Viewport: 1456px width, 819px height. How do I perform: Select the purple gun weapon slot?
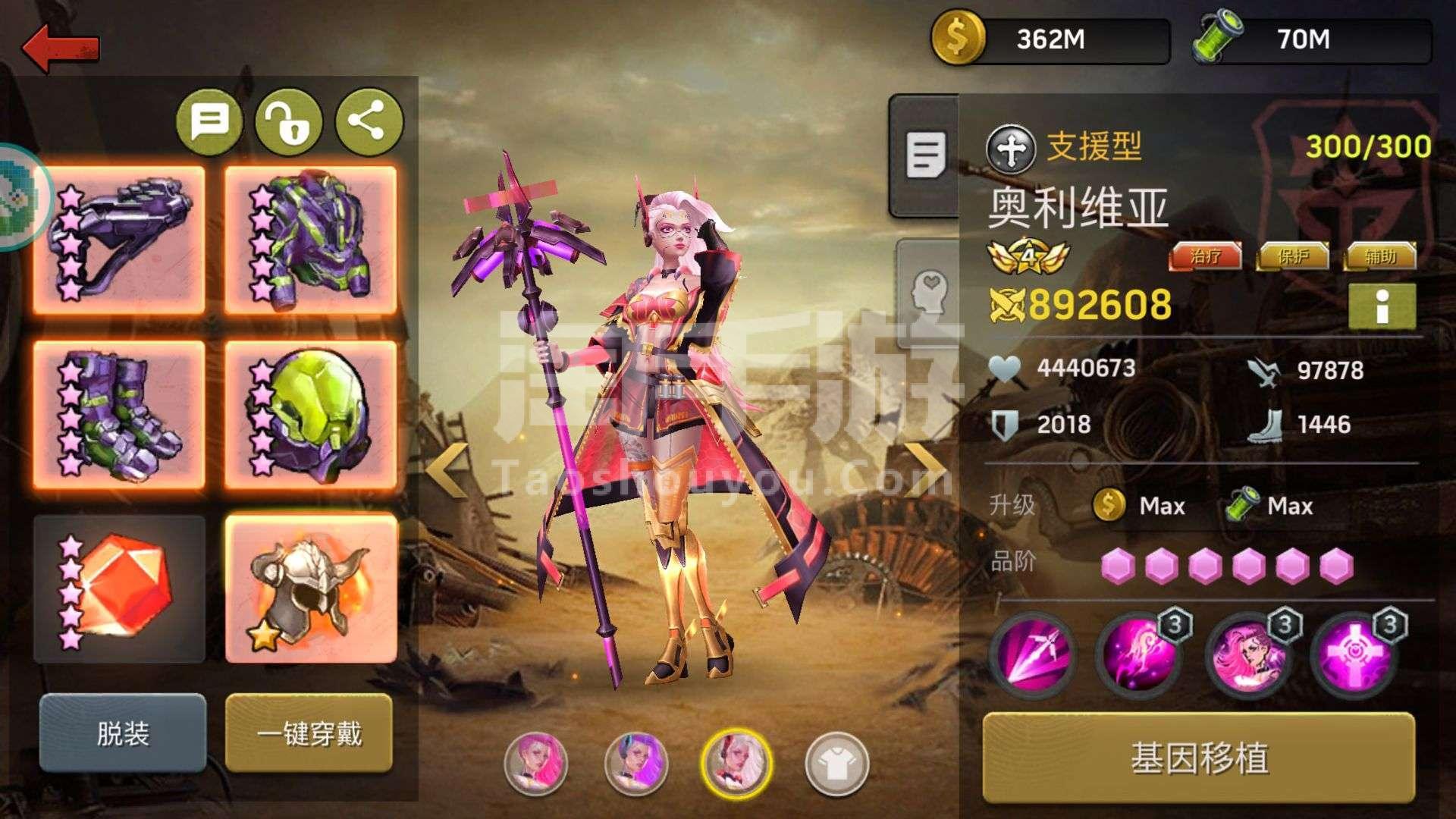pos(120,240)
